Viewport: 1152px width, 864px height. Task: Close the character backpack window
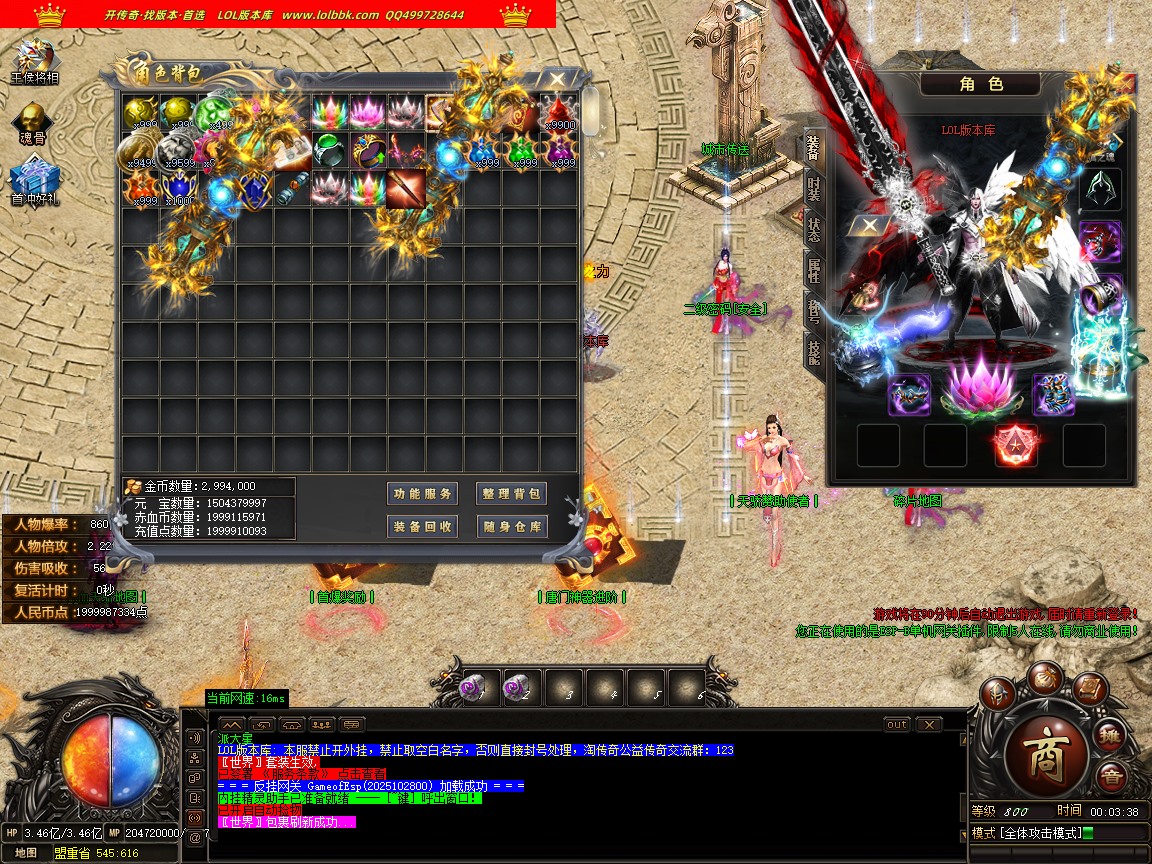[x=557, y=79]
